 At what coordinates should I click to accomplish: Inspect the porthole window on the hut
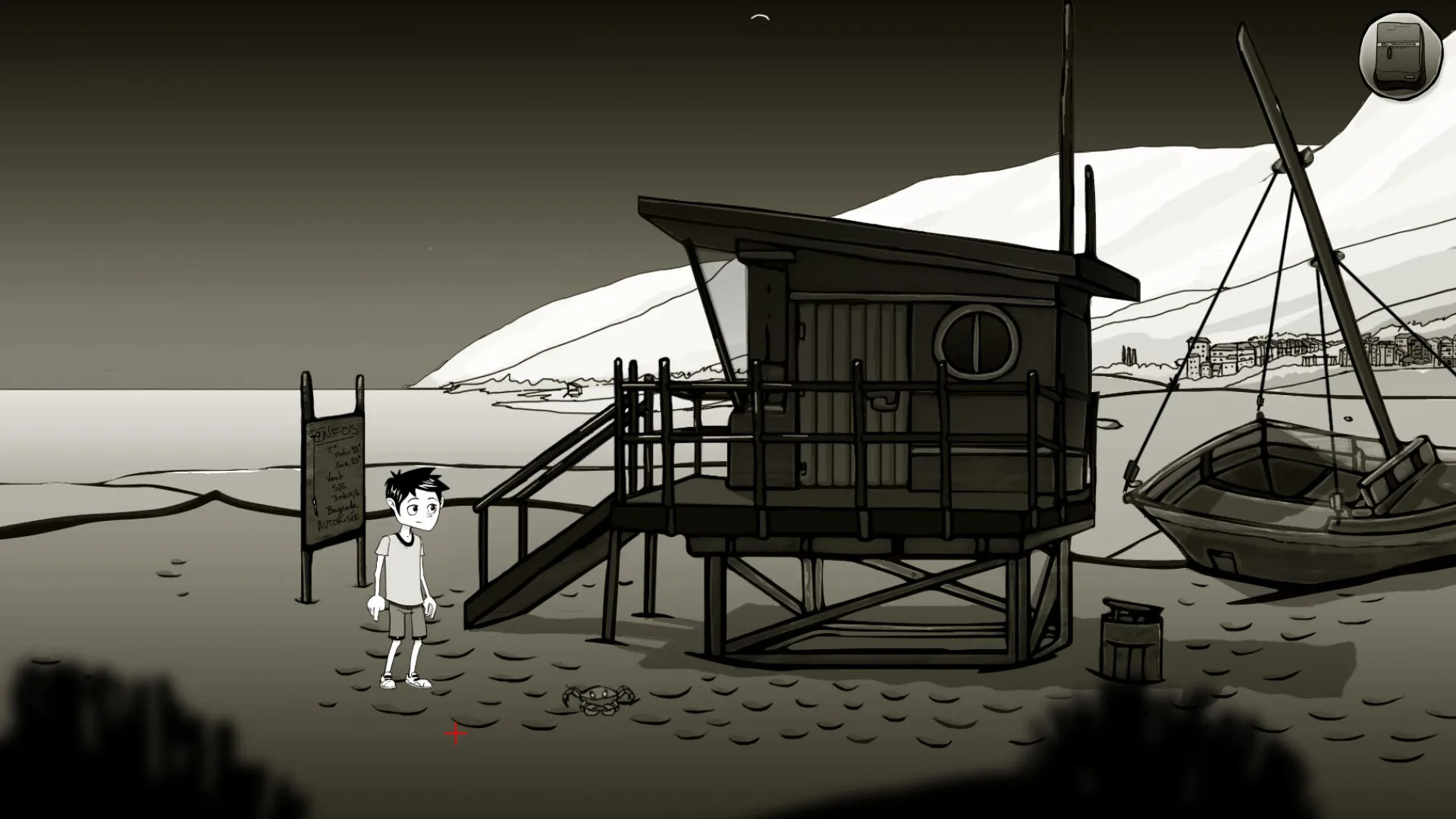pyautogui.click(x=978, y=344)
